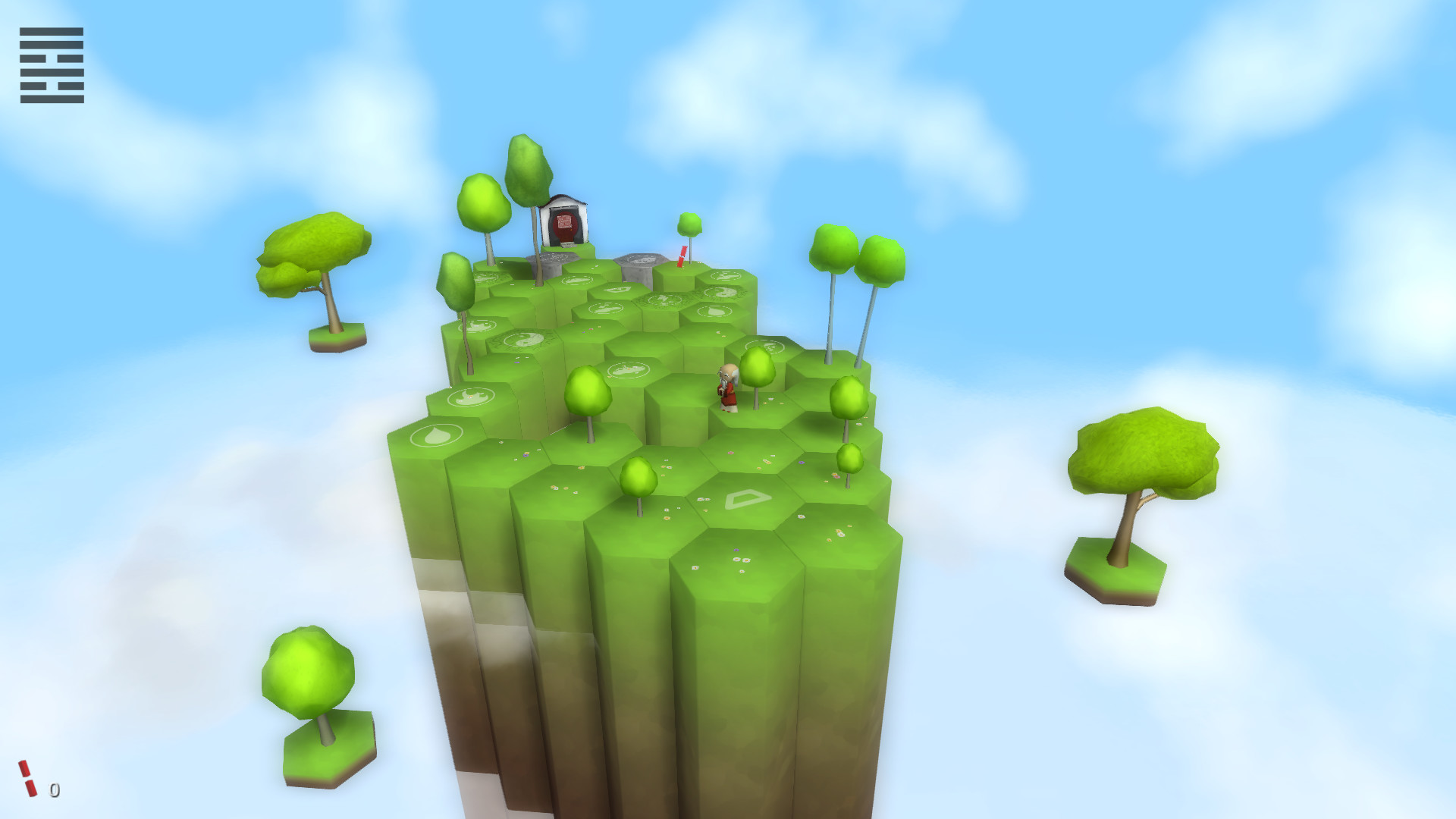Select the yin-yang symbol tile
Viewport: 1456px width, 819px height.
(x=523, y=341)
